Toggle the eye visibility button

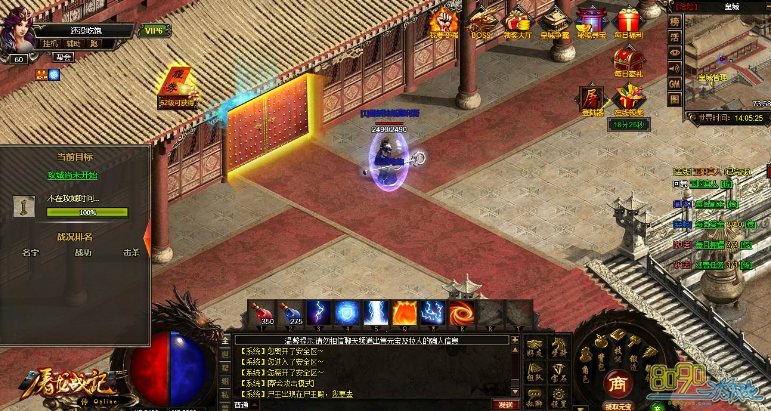coord(675,50)
